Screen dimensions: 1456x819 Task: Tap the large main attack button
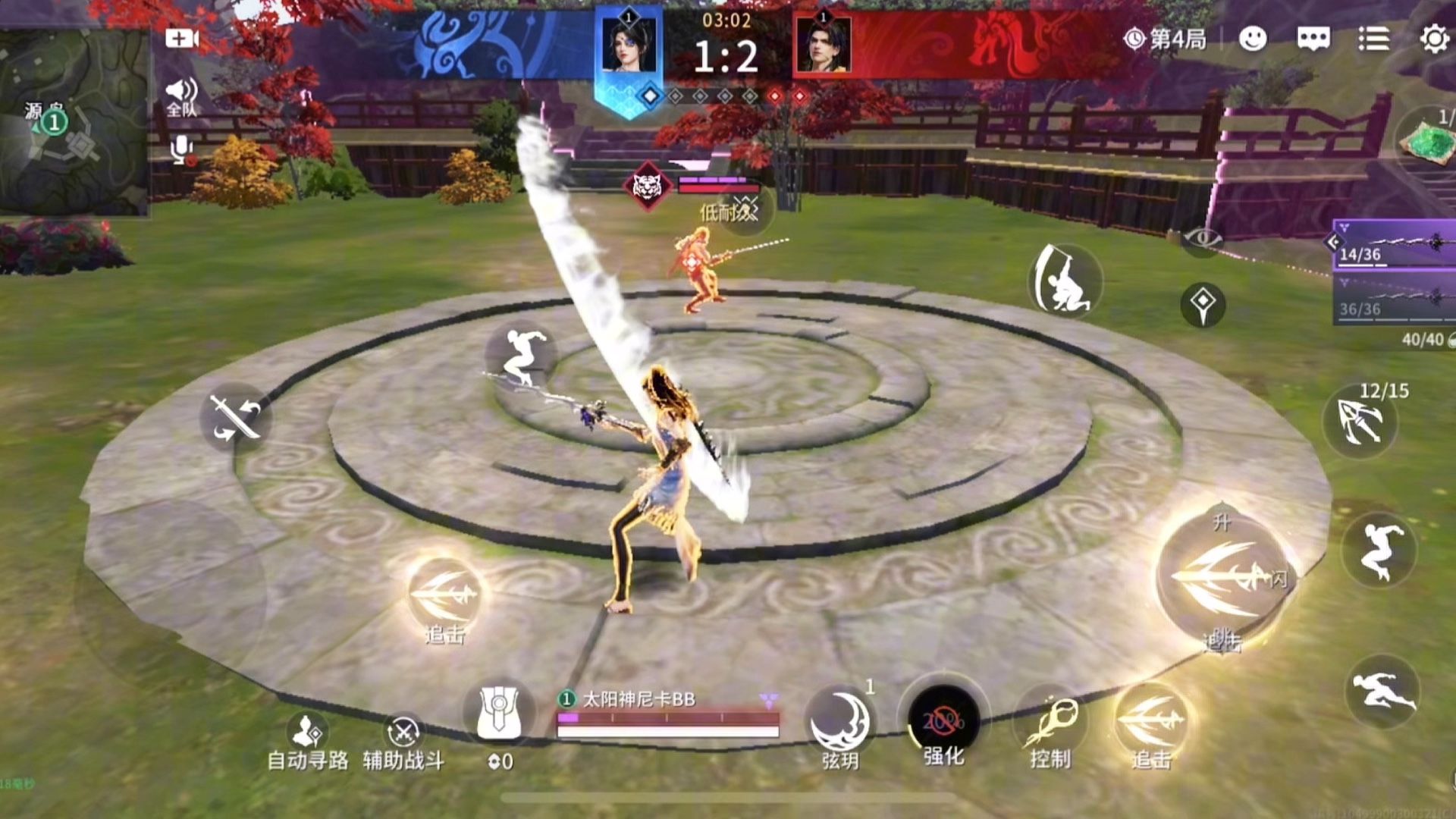click(1221, 580)
